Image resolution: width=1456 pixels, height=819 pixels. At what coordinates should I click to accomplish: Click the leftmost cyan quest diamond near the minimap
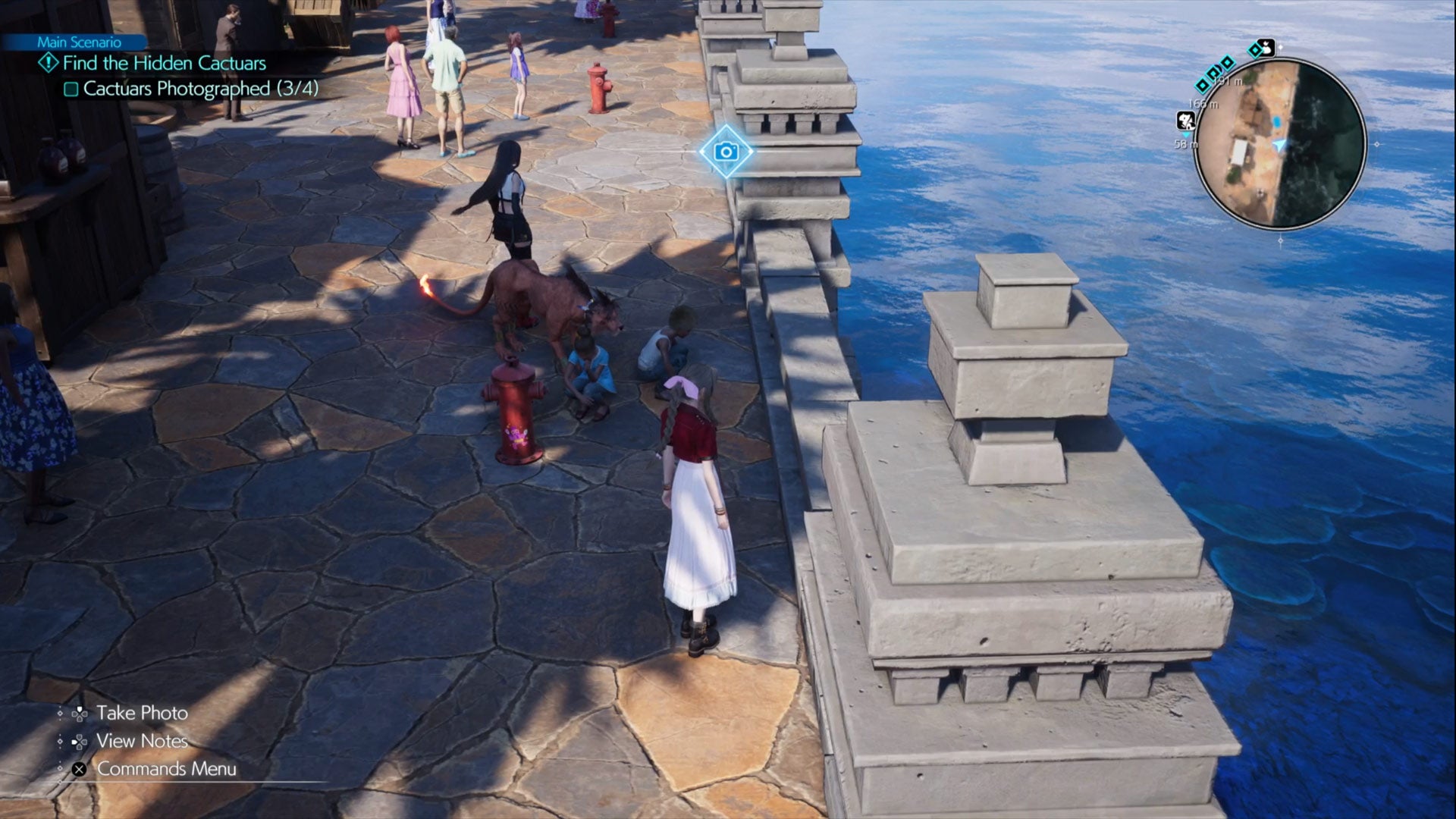click(x=1203, y=86)
